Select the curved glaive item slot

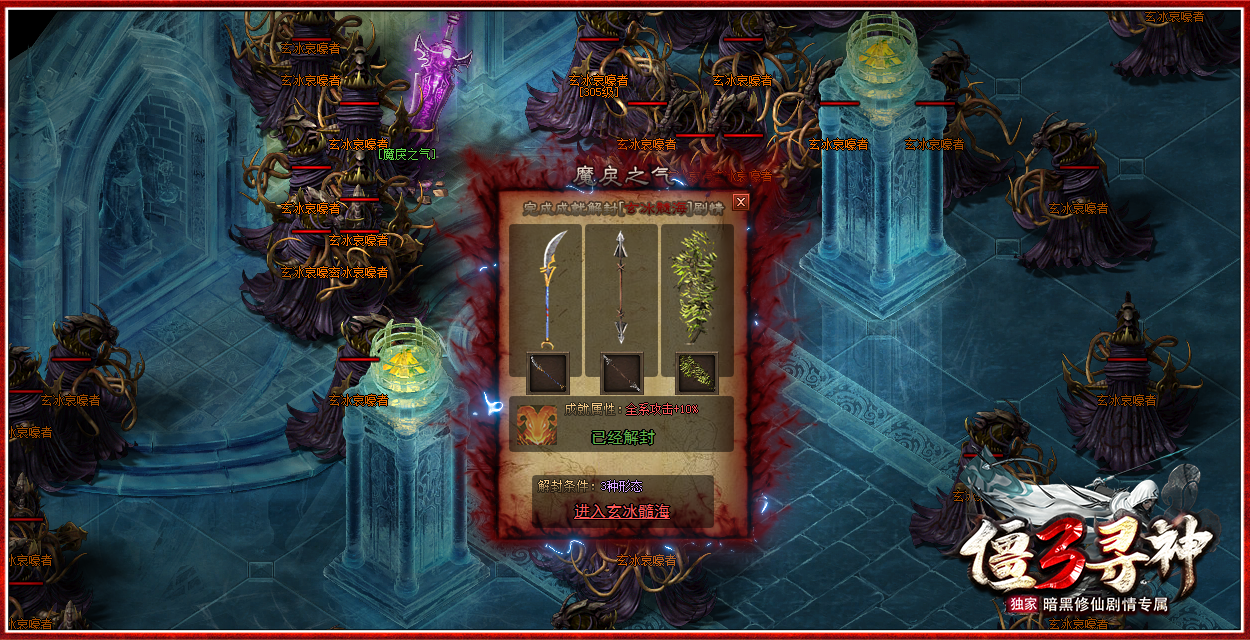[547, 372]
